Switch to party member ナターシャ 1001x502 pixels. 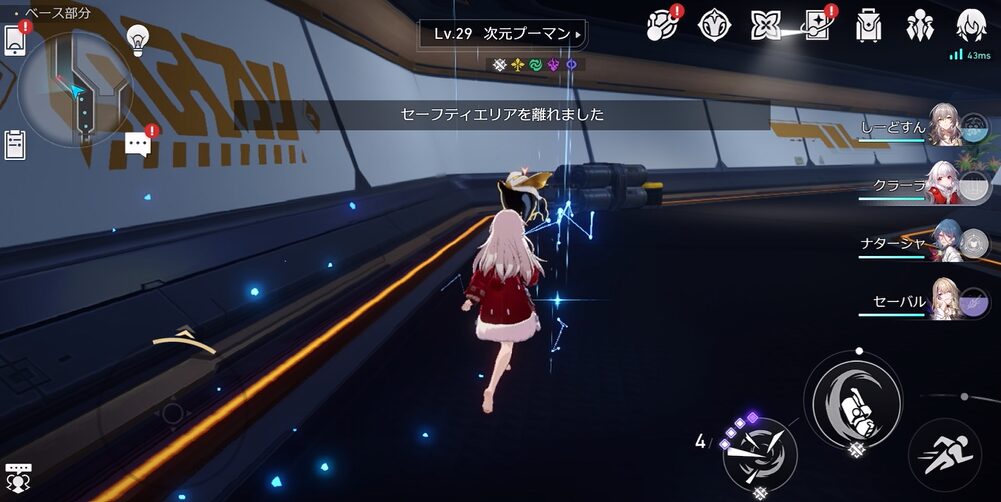[x=946, y=242]
